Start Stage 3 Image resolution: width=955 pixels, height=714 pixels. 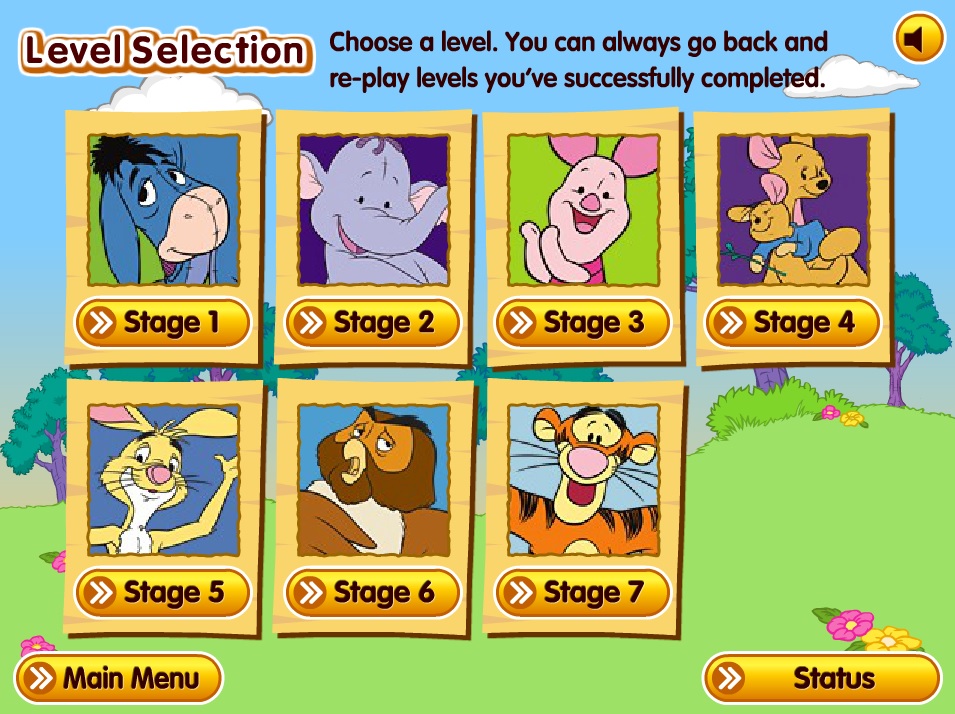click(x=582, y=322)
